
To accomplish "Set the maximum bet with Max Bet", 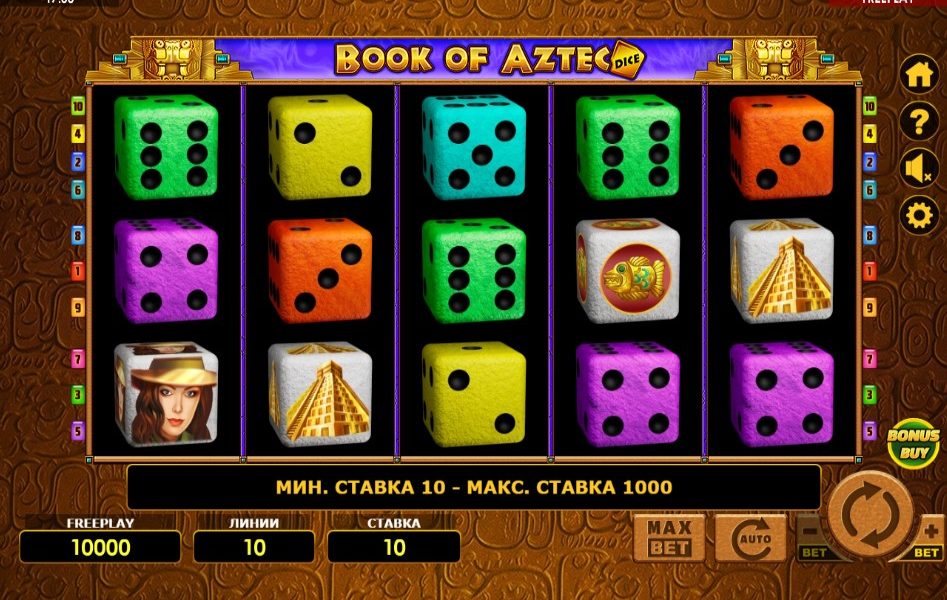I will tap(667, 539).
